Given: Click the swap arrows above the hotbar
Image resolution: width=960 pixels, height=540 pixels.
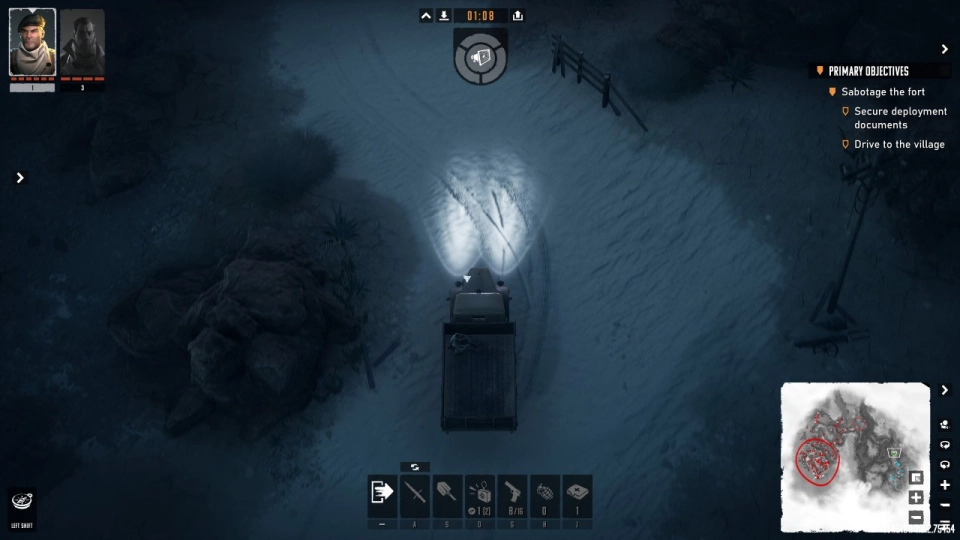Looking at the screenshot, I should click(x=414, y=467).
